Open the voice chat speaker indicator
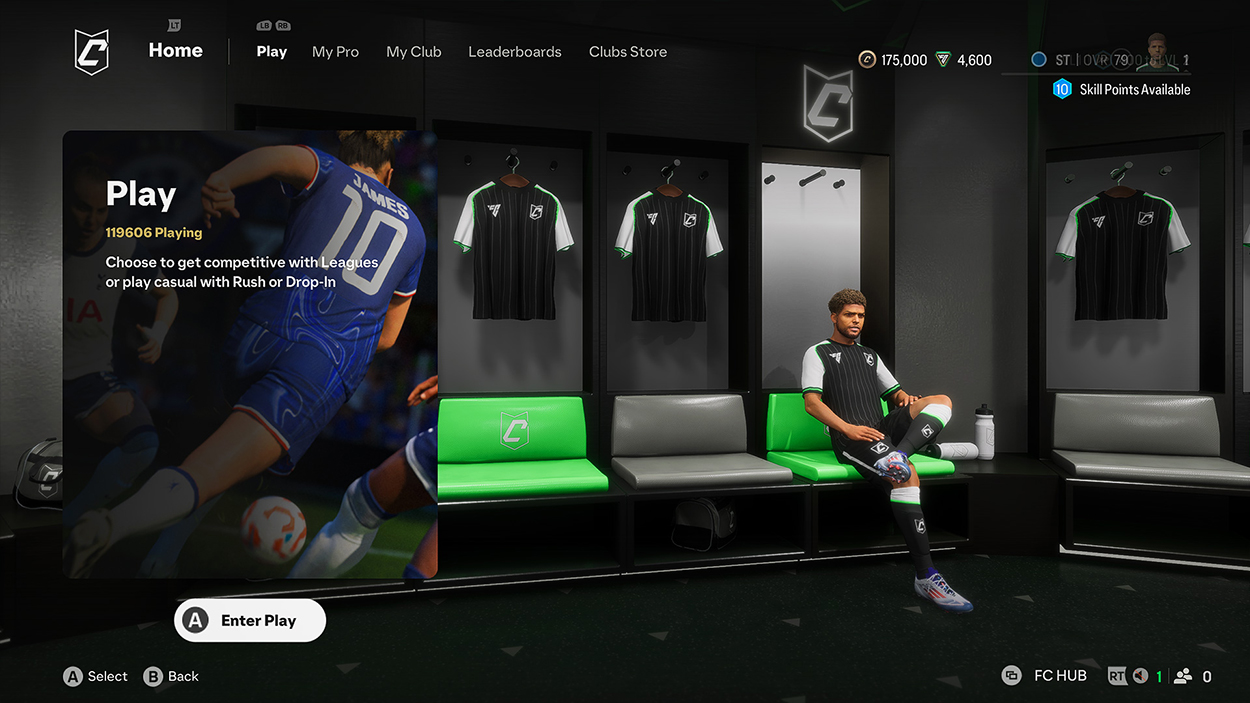Screen dimensions: 1250x703 point(1139,677)
